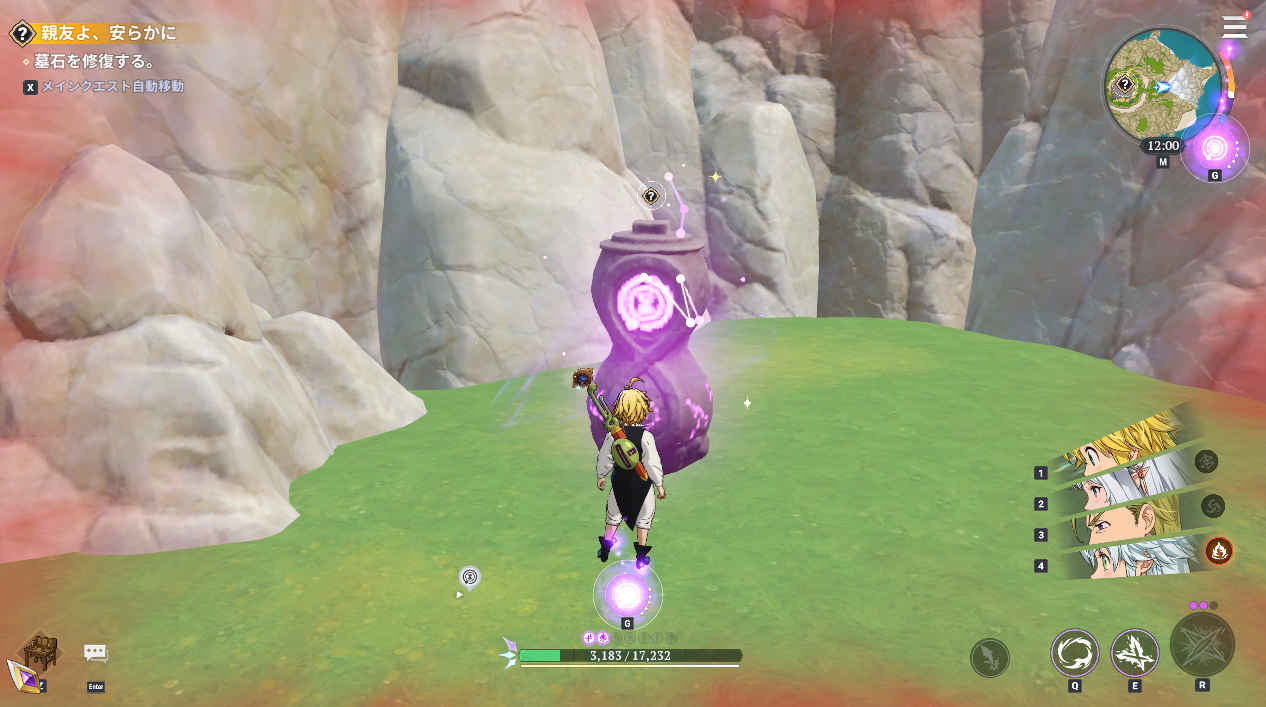
Task: Use the lightning star skill
Action: [1135, 653]
